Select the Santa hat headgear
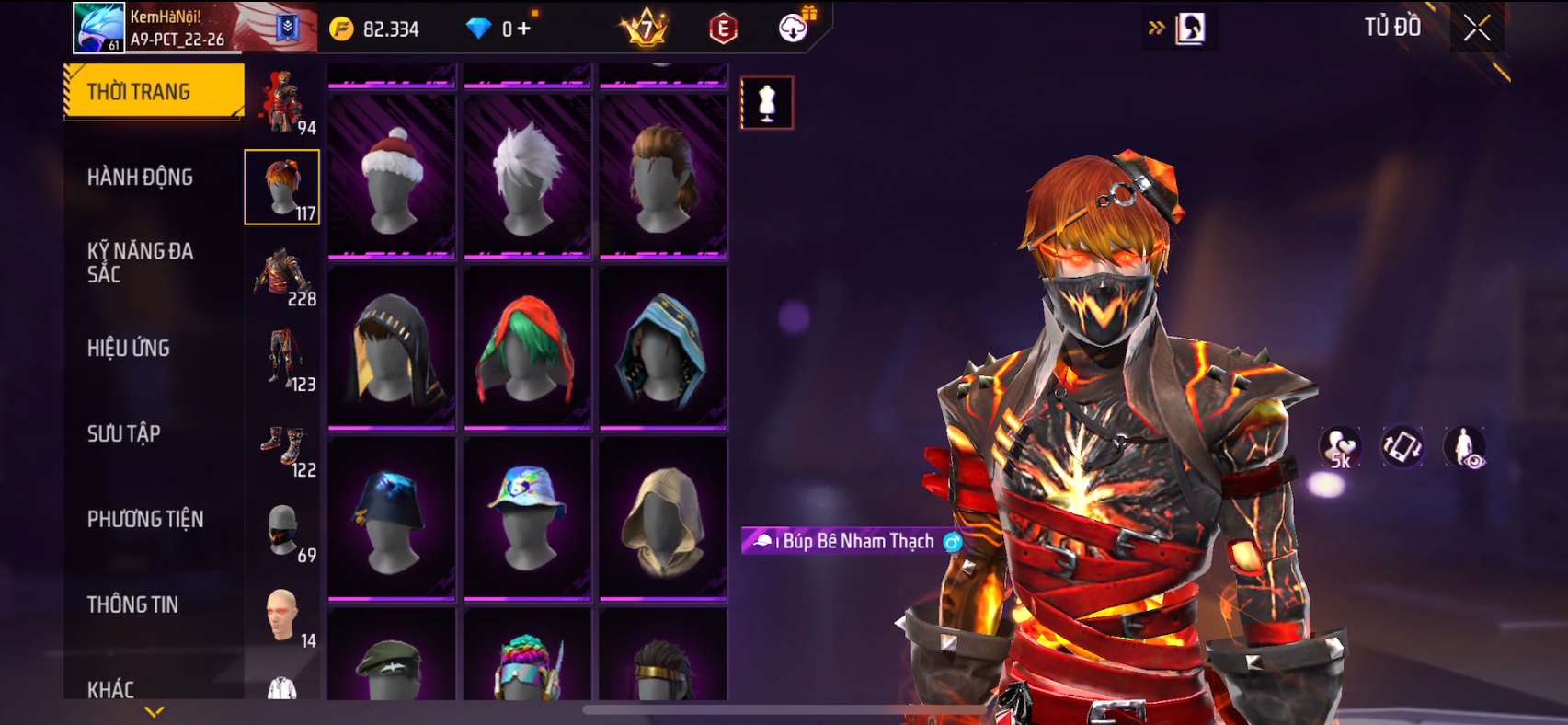The height and width of the screenshot is (725, 1568). pyautogui.click(x=392, y=177)
